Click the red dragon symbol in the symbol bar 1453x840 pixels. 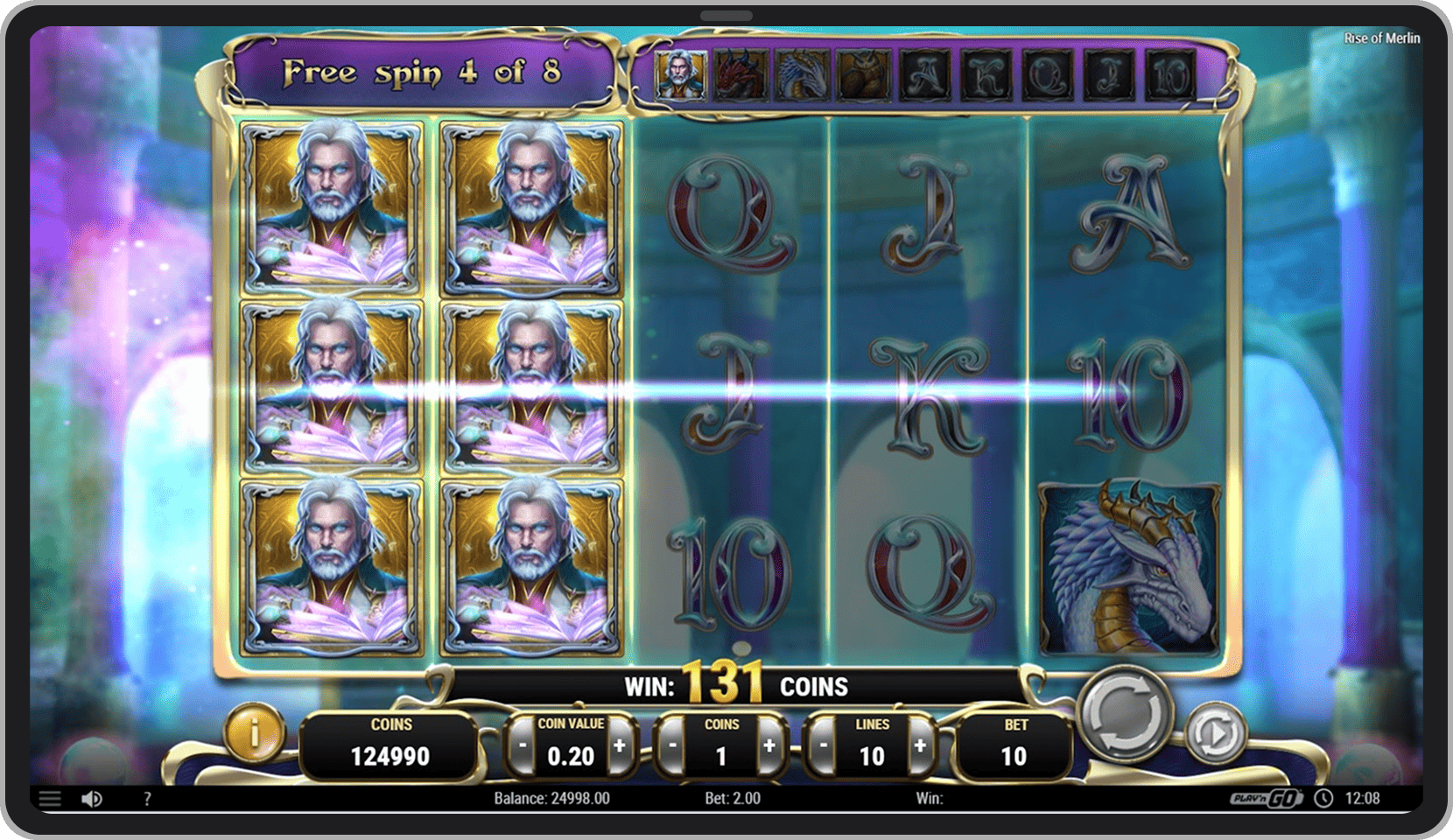(x=738, y=74)
